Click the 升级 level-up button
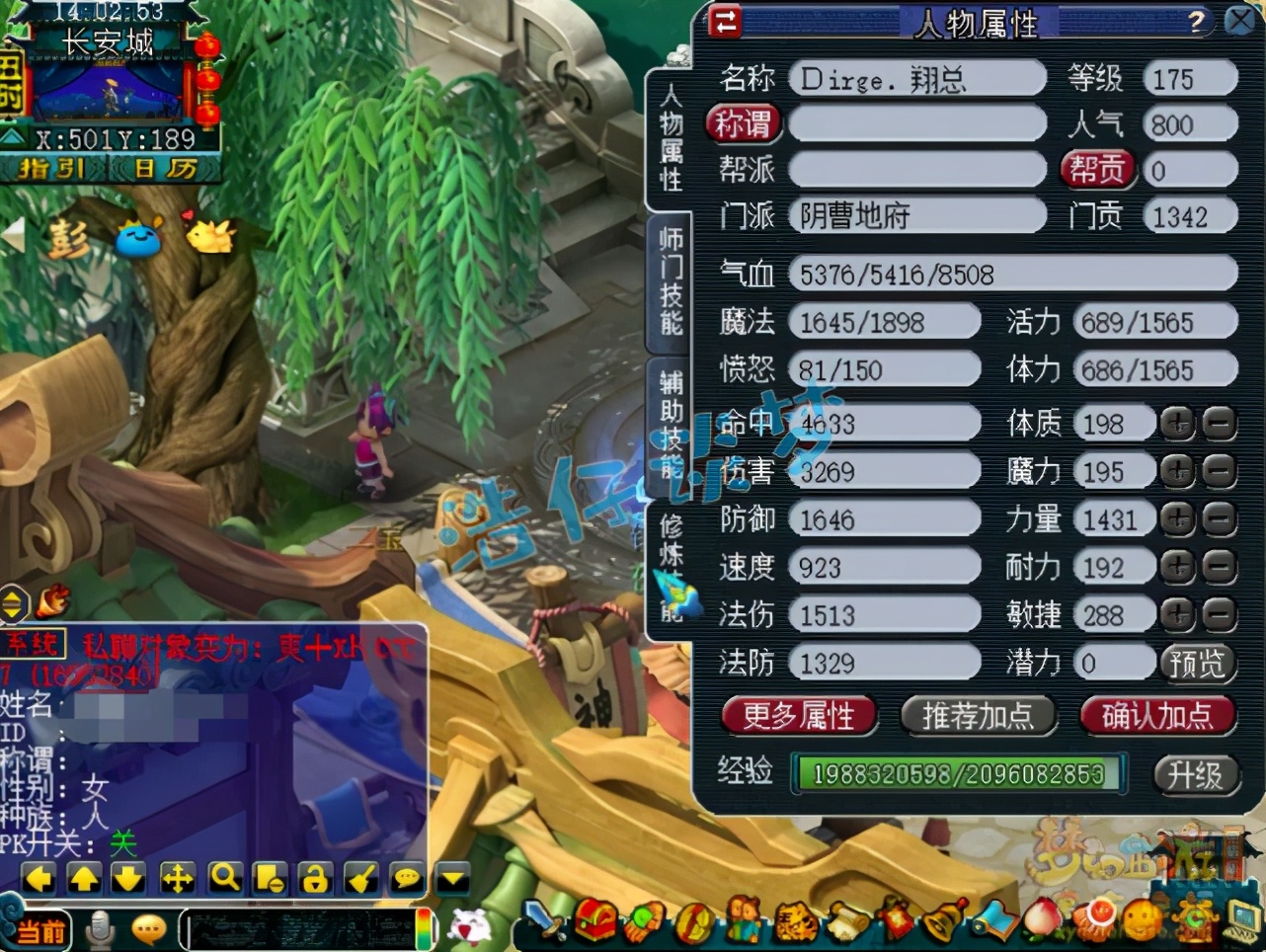 (x=1194, y=774)
